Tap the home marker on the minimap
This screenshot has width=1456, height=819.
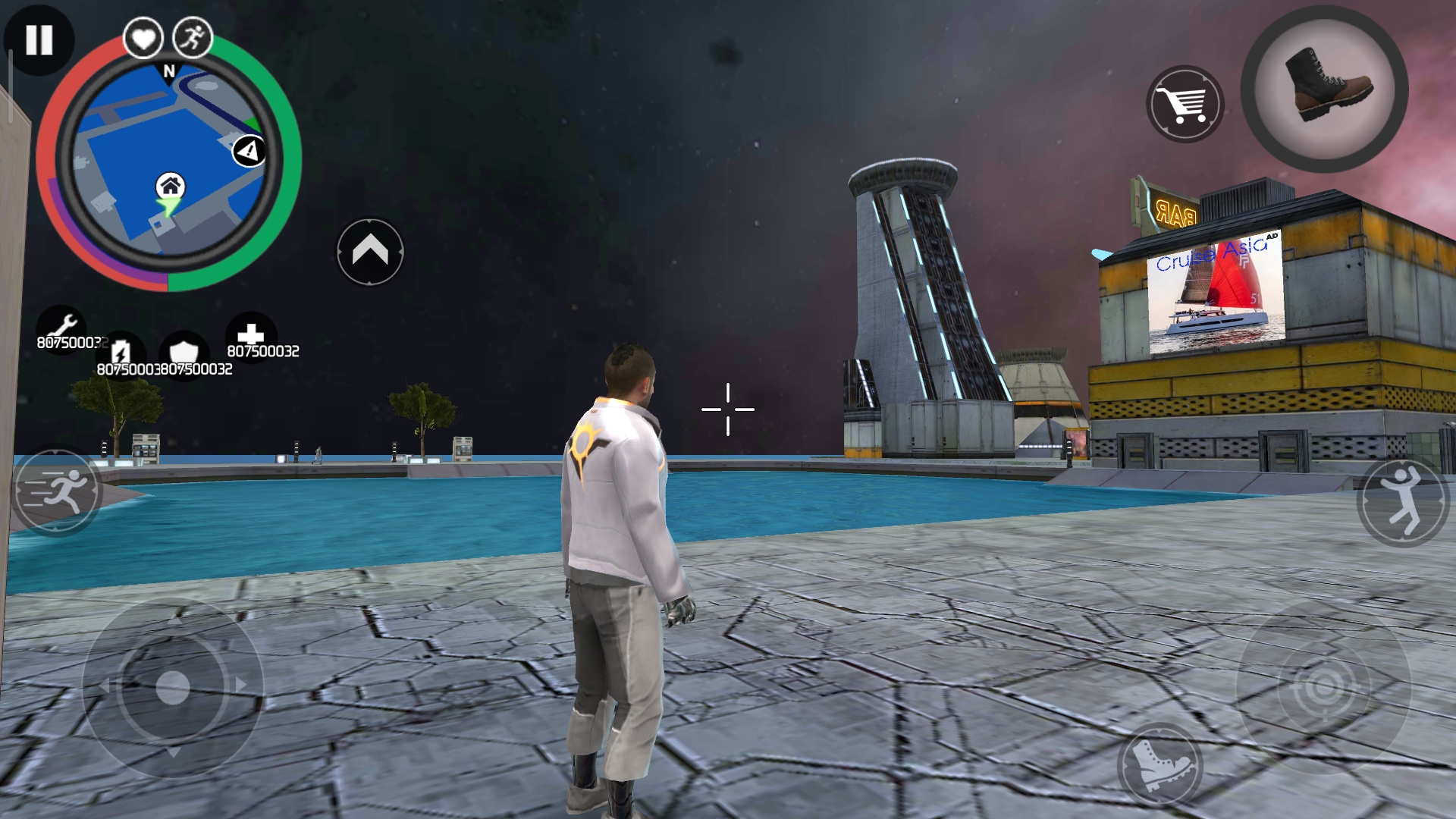[171, 186]
